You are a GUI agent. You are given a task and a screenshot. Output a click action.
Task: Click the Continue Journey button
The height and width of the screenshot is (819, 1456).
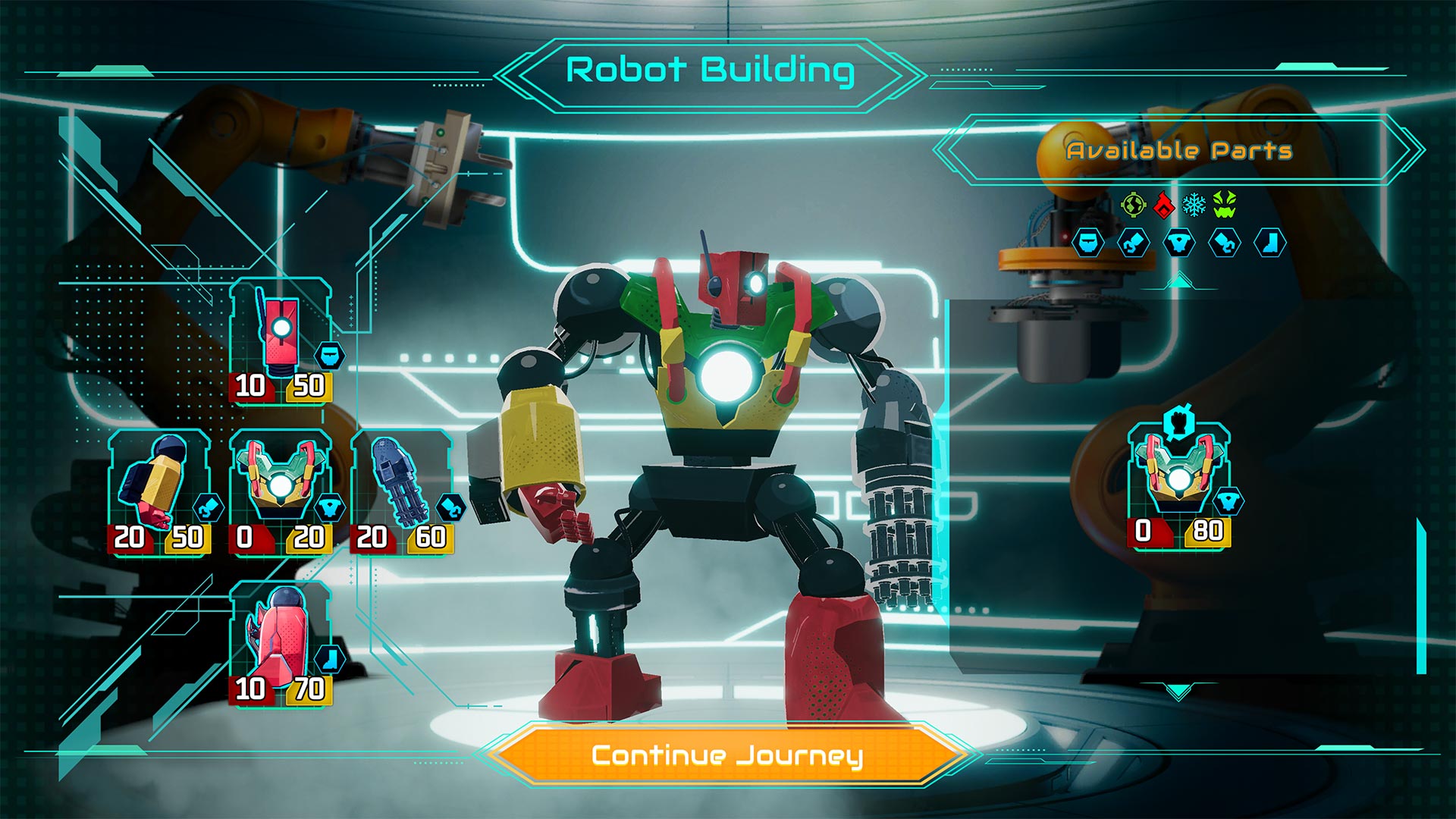coord(726,755)
